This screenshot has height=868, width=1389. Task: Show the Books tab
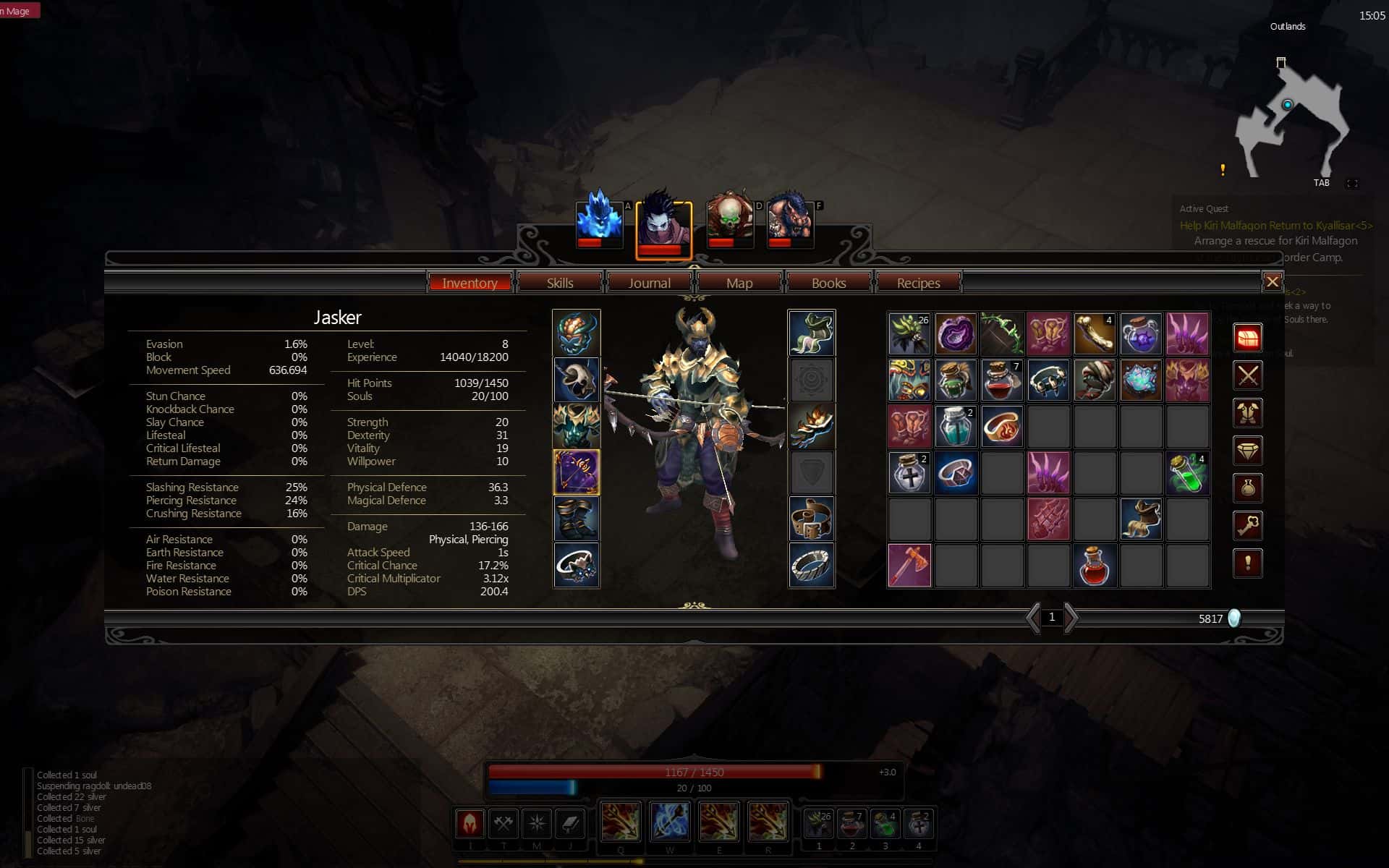828,283
